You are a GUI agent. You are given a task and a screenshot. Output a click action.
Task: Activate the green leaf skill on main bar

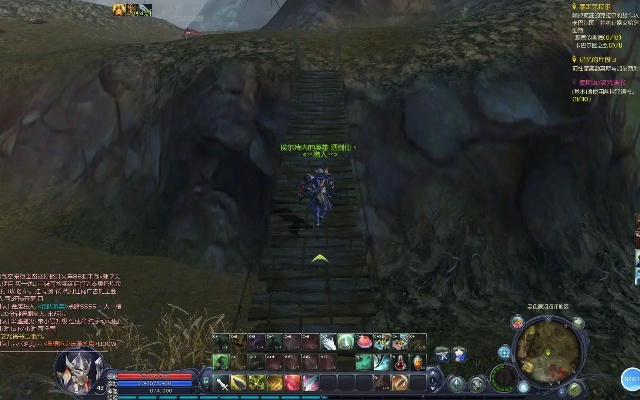256,382
